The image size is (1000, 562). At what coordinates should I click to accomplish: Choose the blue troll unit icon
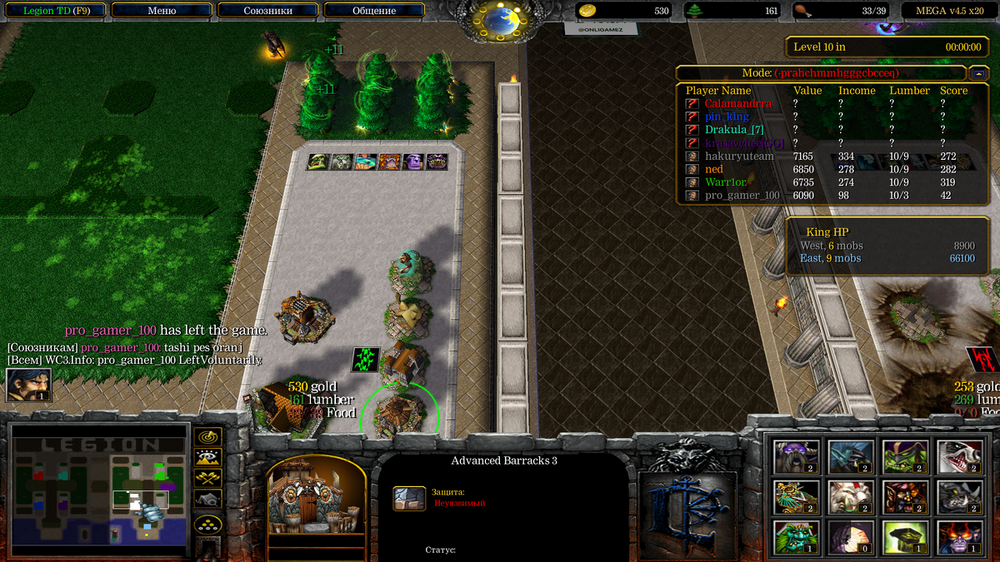point(849,457)
